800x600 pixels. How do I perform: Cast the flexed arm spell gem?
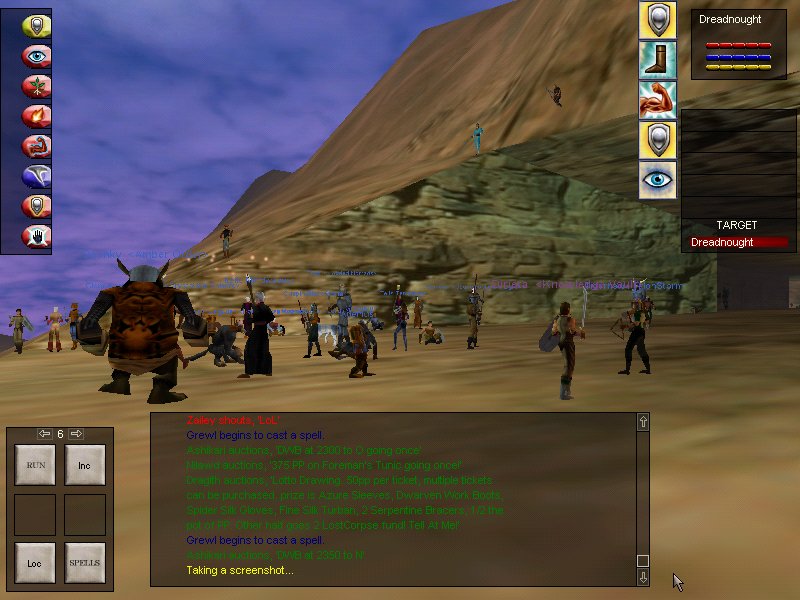tap(37, 147)
